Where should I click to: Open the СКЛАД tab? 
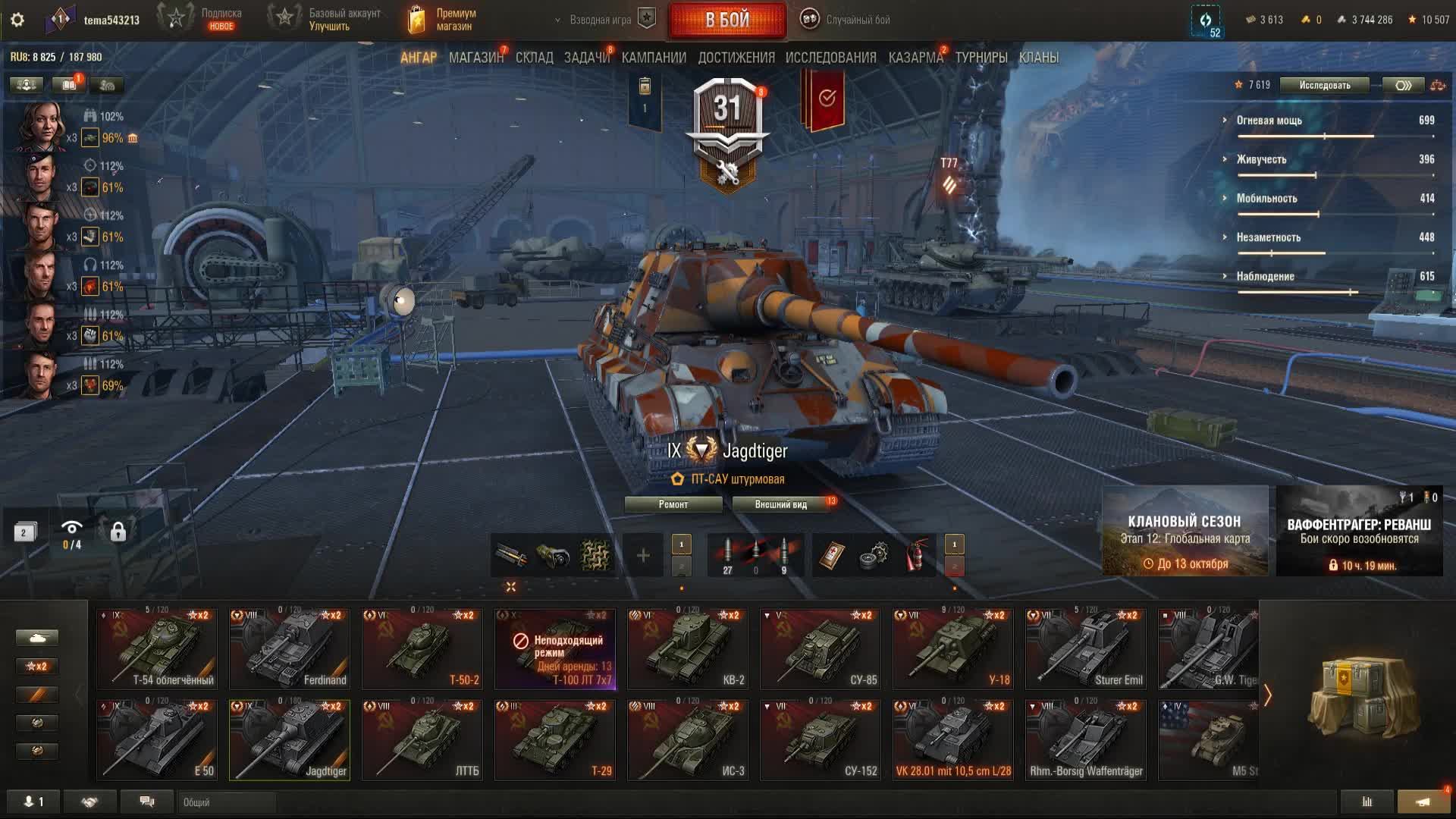[x=534, y=58]
